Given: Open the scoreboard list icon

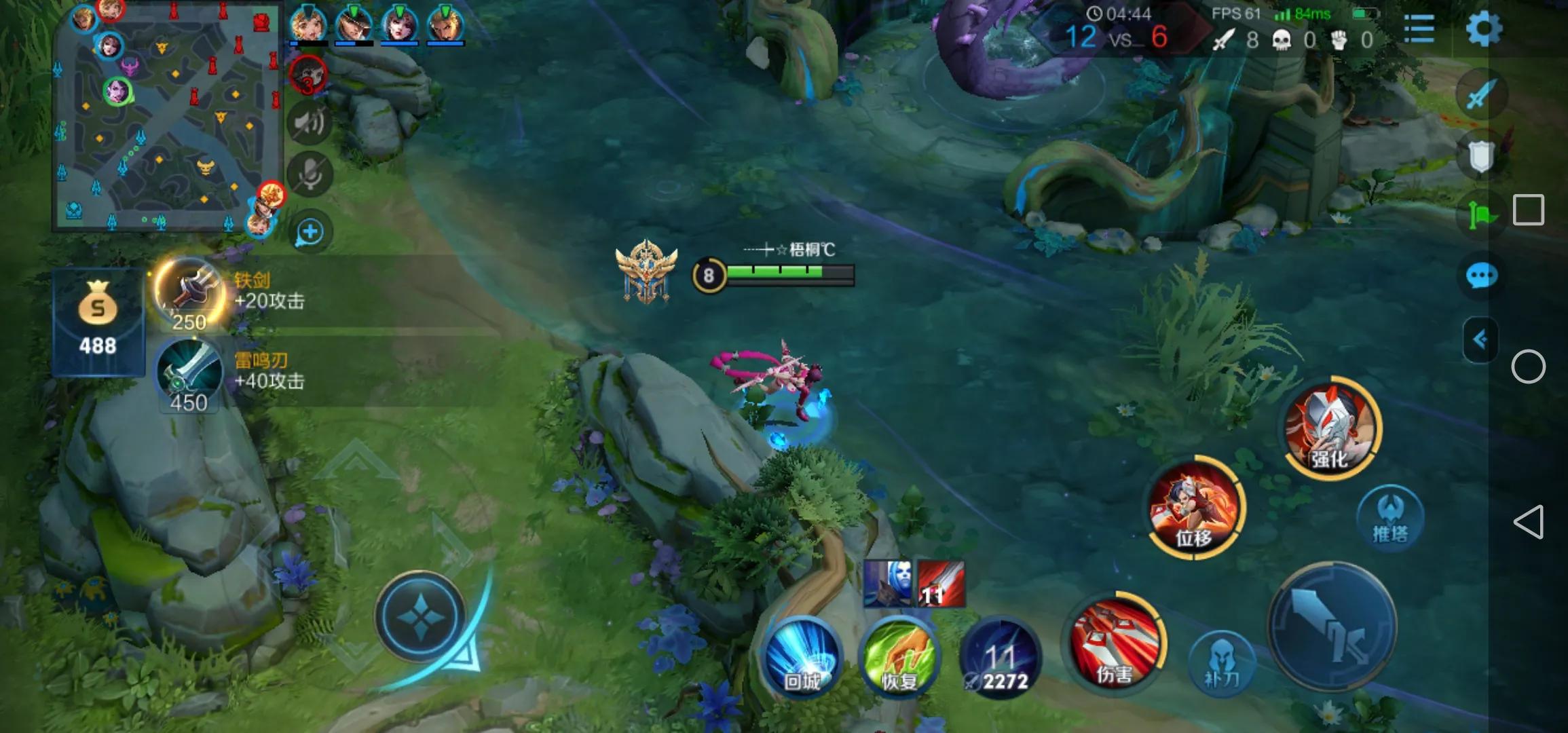Looking at the screenshot, I should 1419,29.
